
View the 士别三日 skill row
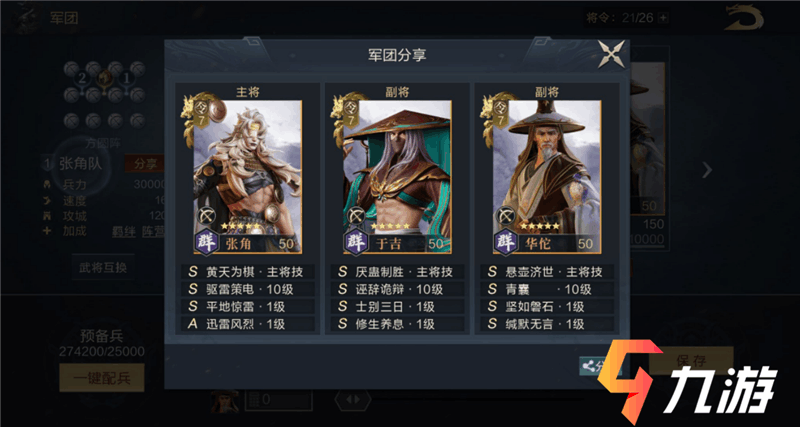[397, 306]
